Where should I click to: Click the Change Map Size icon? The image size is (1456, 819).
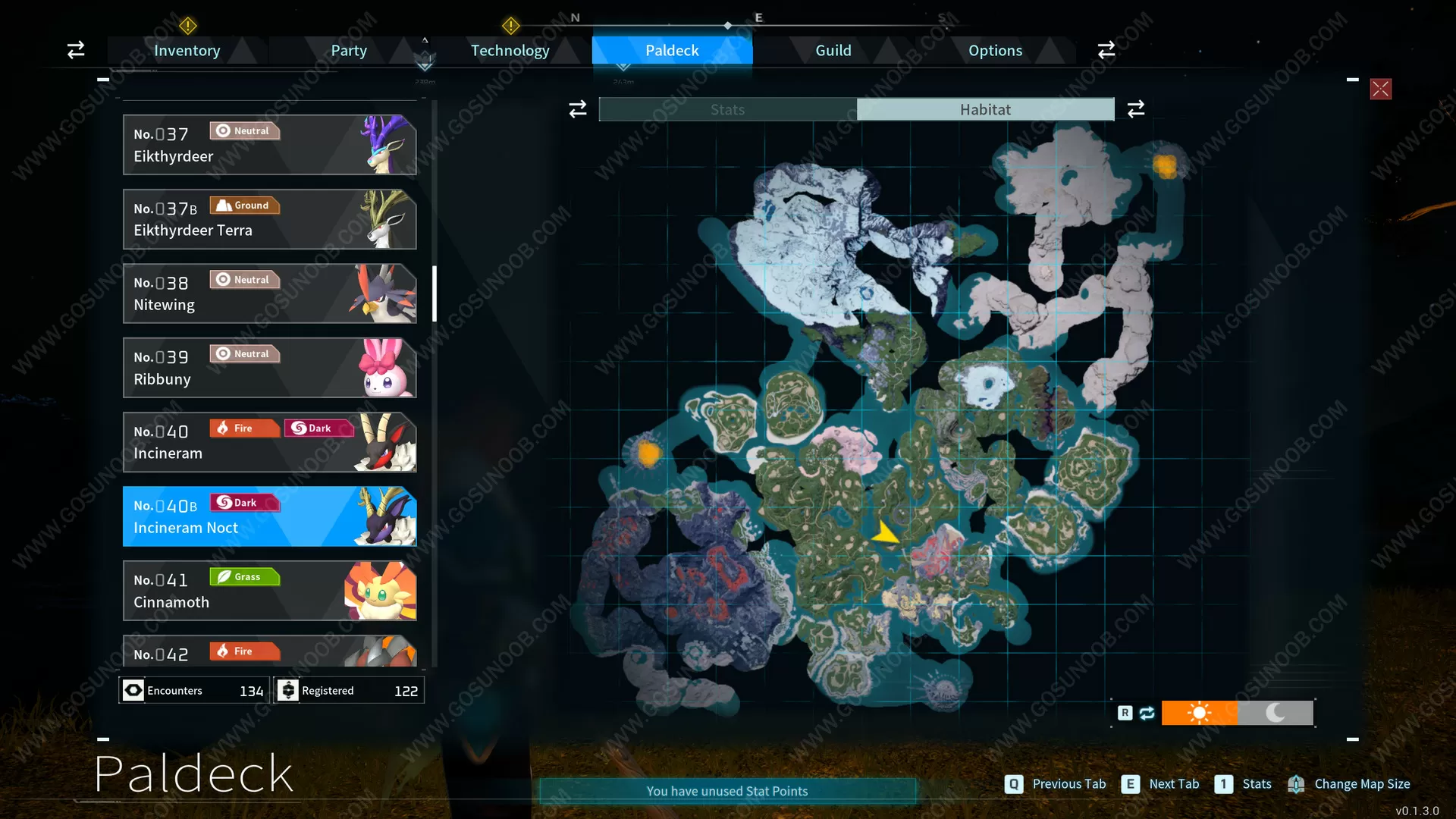pyautogui.click(x=1295, y=784)
